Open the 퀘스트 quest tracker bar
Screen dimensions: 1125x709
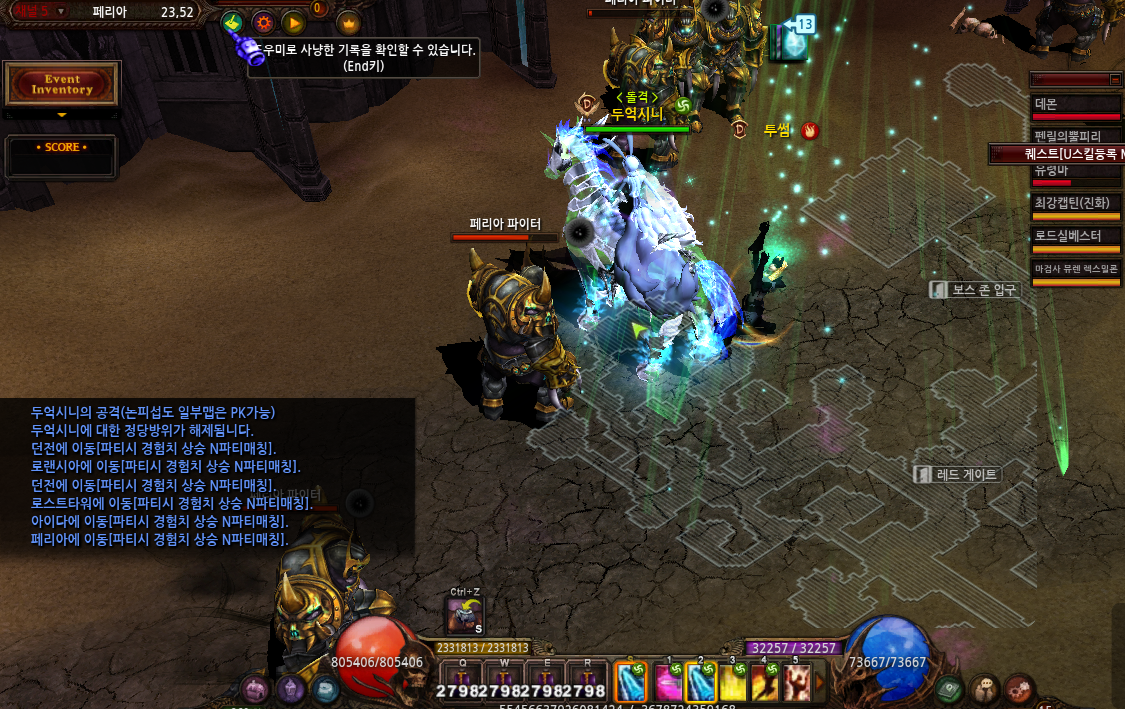[1060, 154]
